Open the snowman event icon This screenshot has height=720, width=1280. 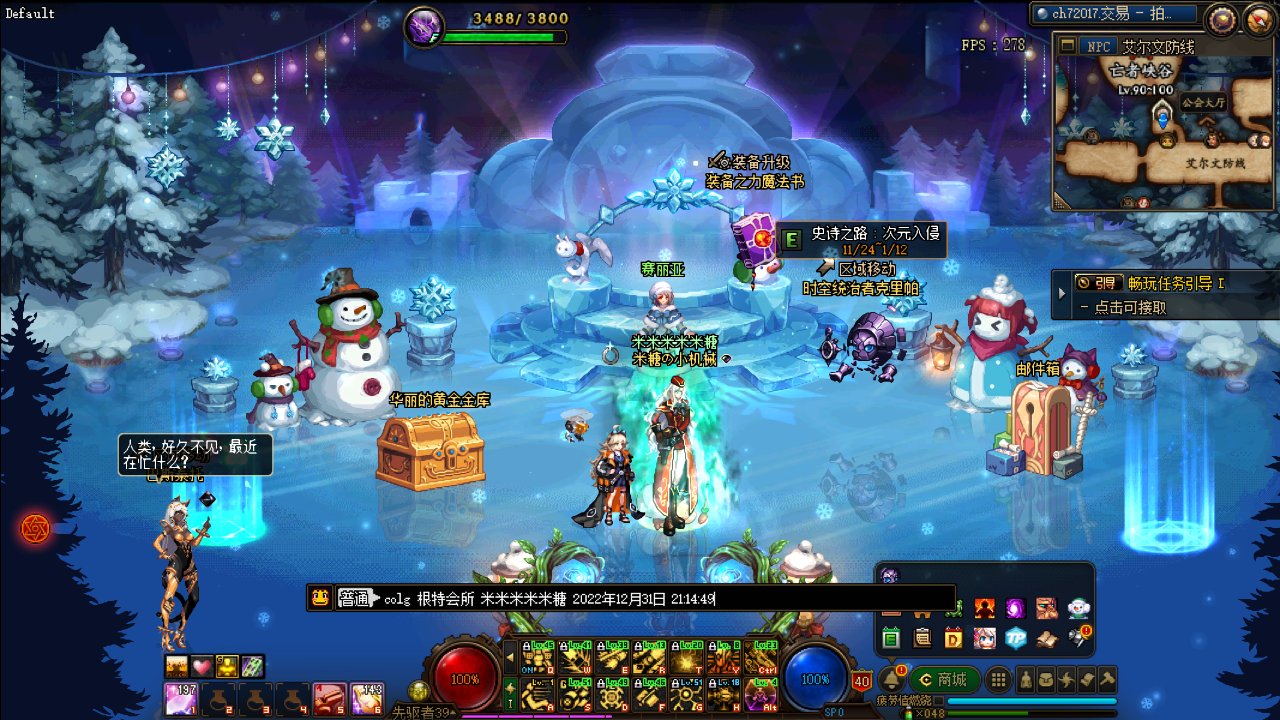click(x=1079, y=608)
